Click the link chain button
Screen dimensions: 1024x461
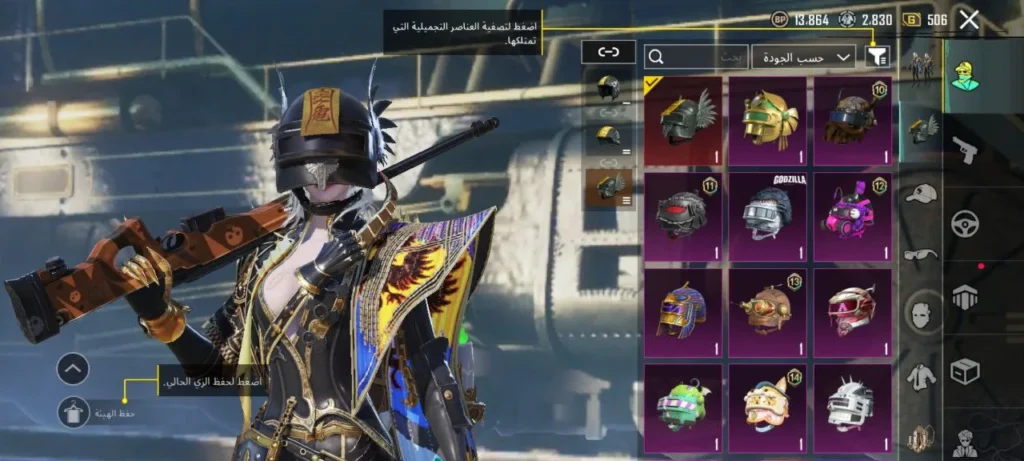[x=608, y=52]
